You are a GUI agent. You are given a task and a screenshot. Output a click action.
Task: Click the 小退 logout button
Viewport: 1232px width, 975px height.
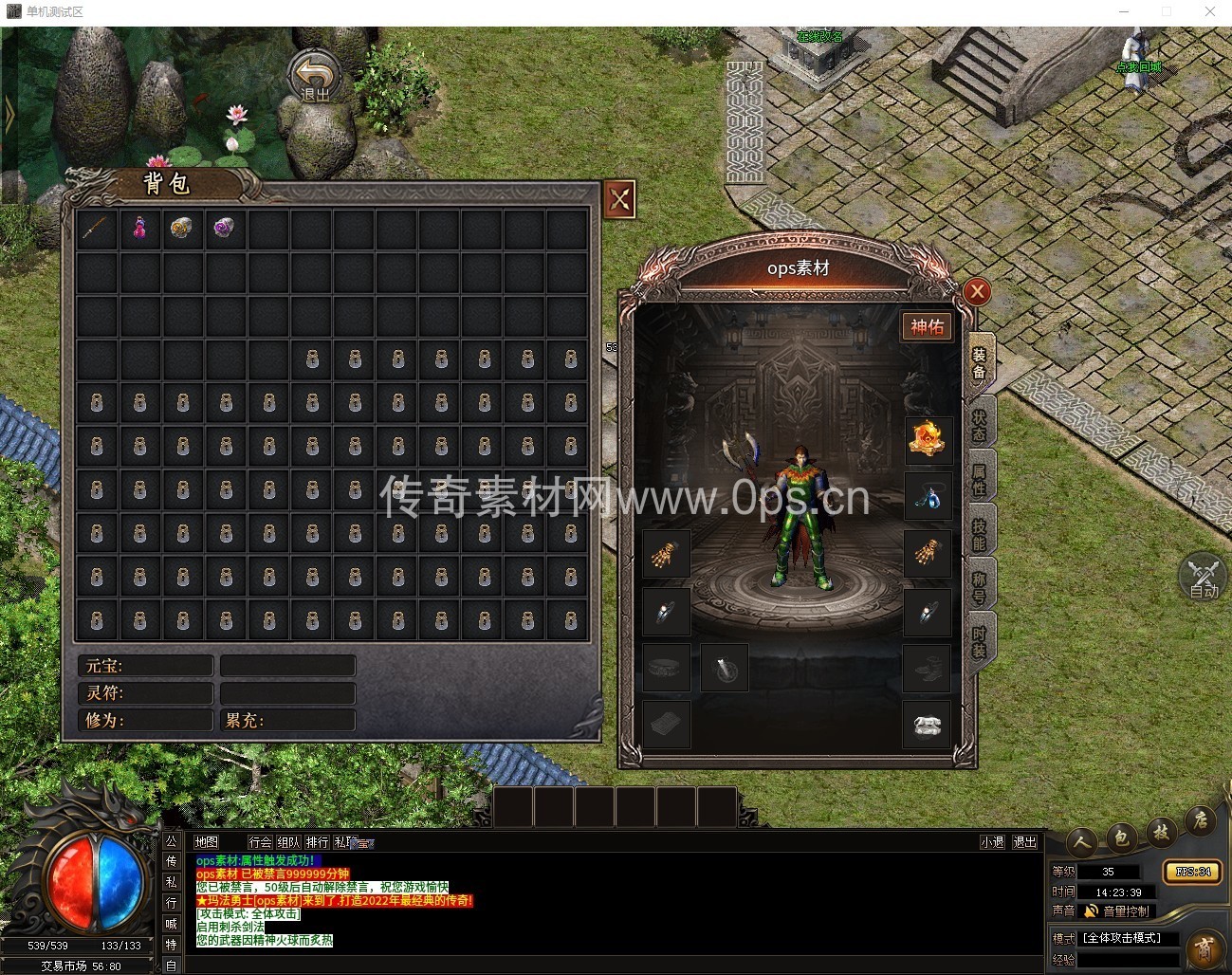tap(992, 842)
